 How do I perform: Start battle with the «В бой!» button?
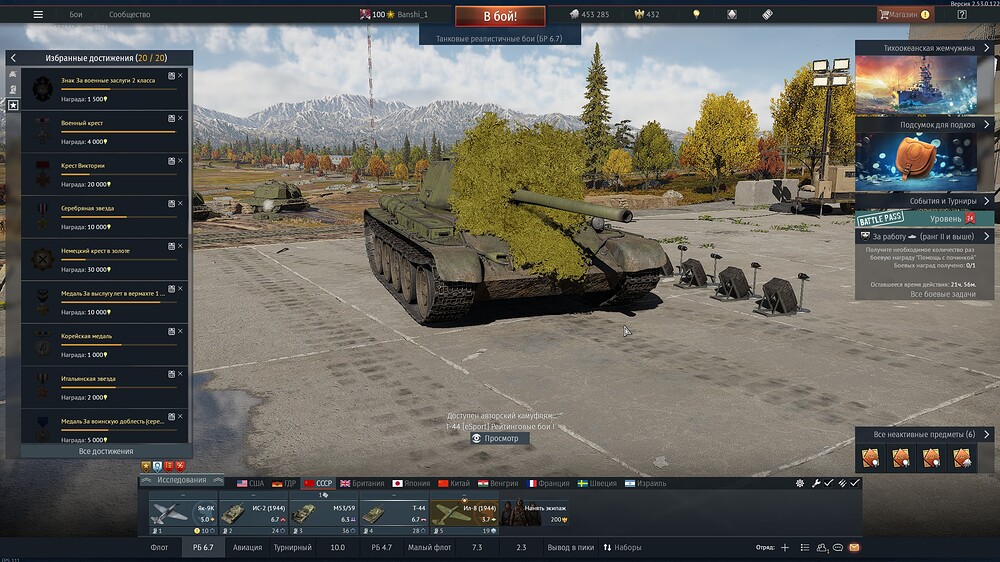(x=500, y=16)
